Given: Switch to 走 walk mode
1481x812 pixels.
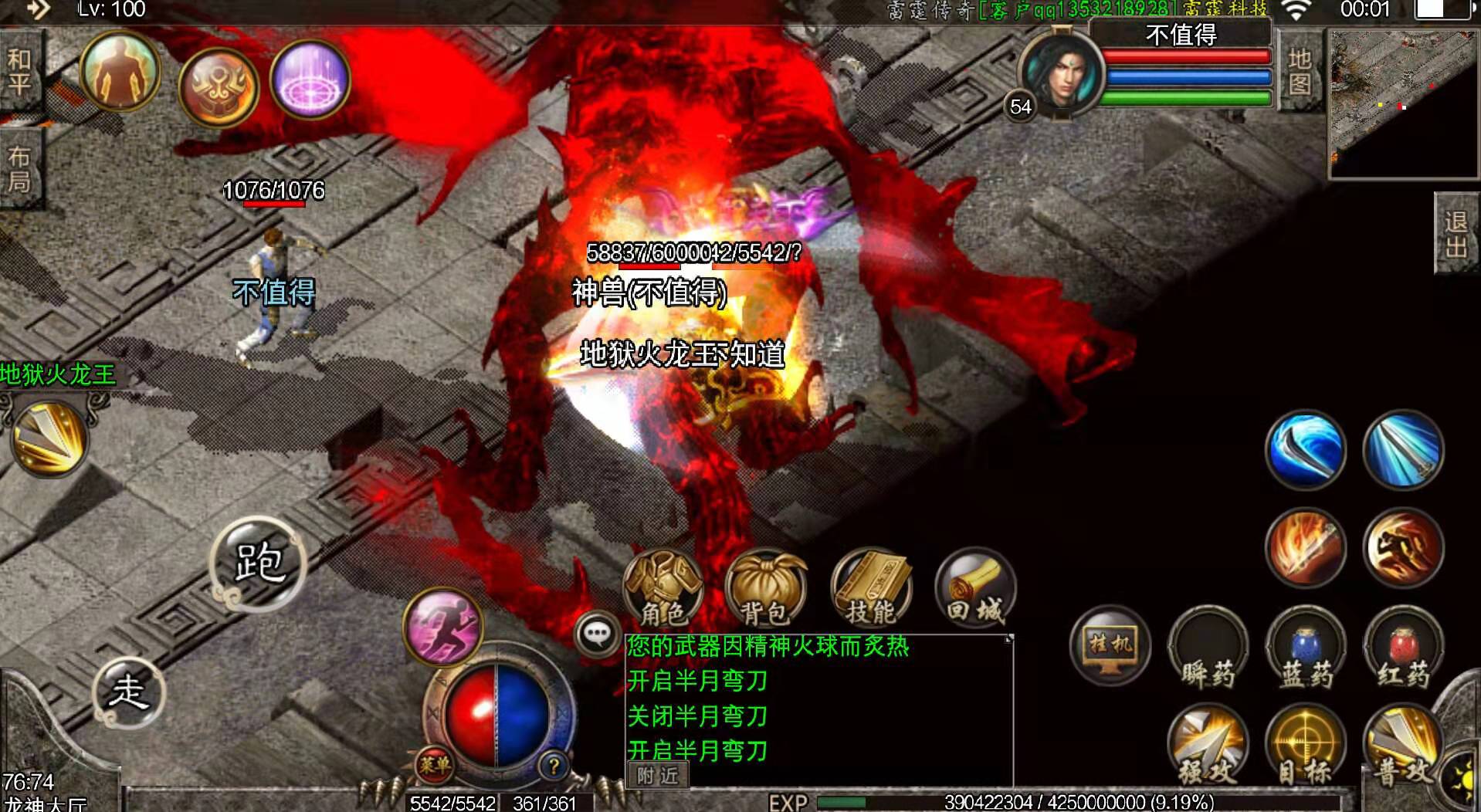Looking at the screenshot, I should pyautogui.click(x=131, y=695).
